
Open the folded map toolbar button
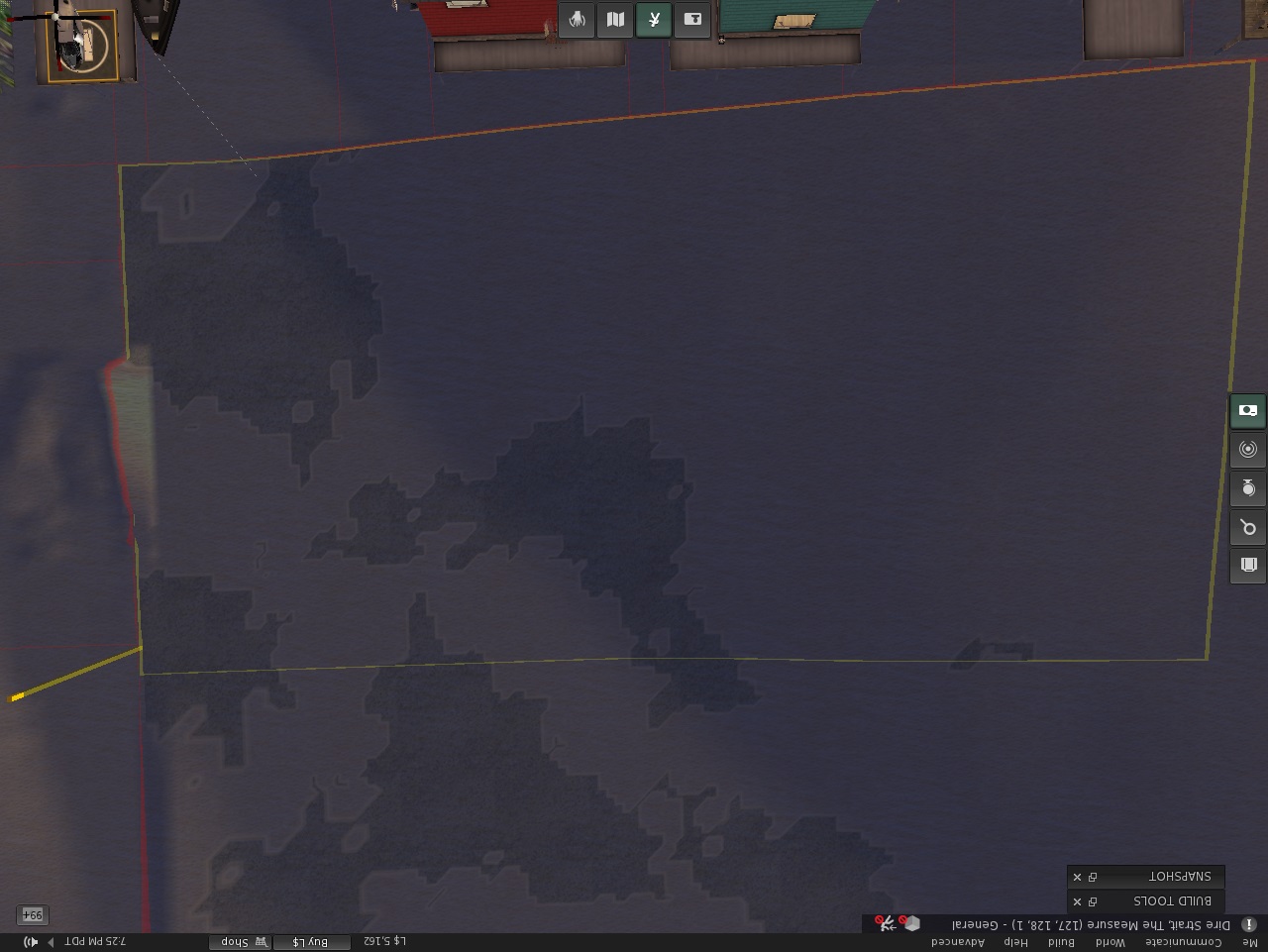615,20
